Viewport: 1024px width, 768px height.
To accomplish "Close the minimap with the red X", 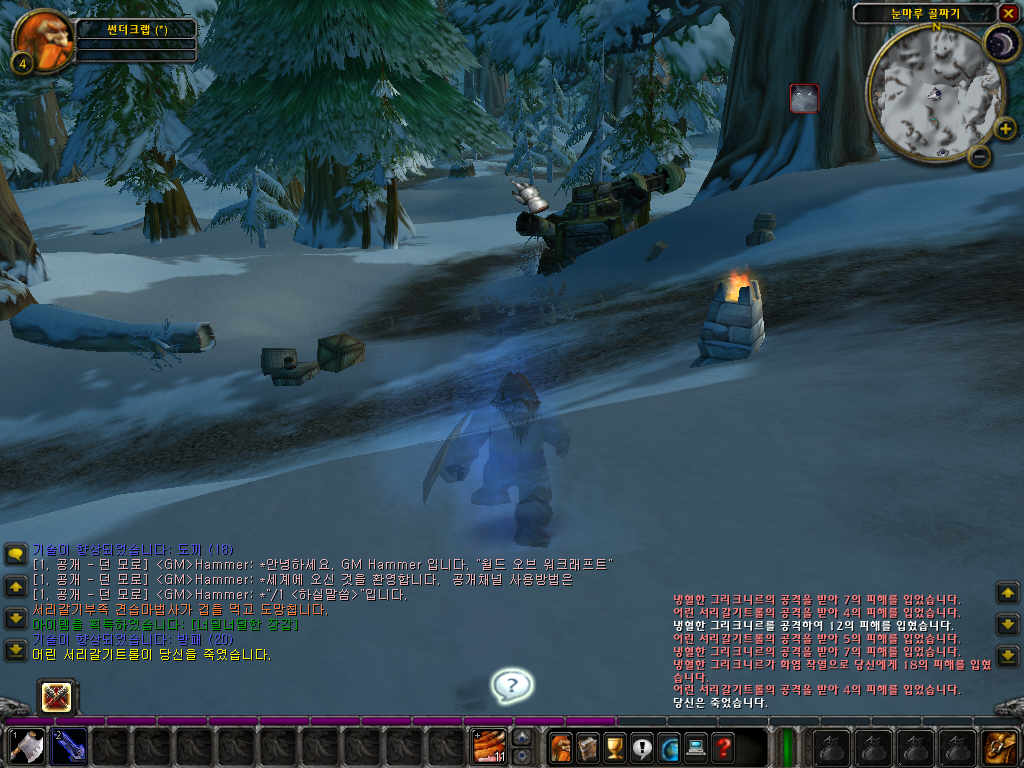I will point(1008,13).
